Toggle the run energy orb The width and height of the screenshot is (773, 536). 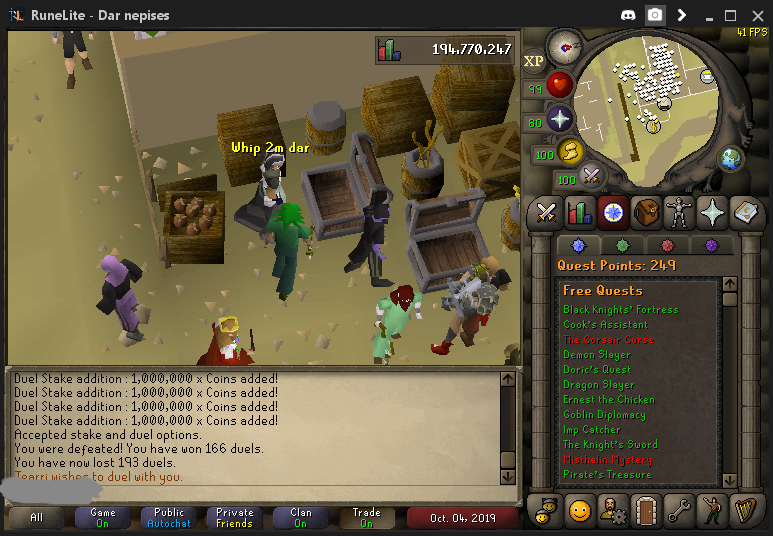pos(570,151)
